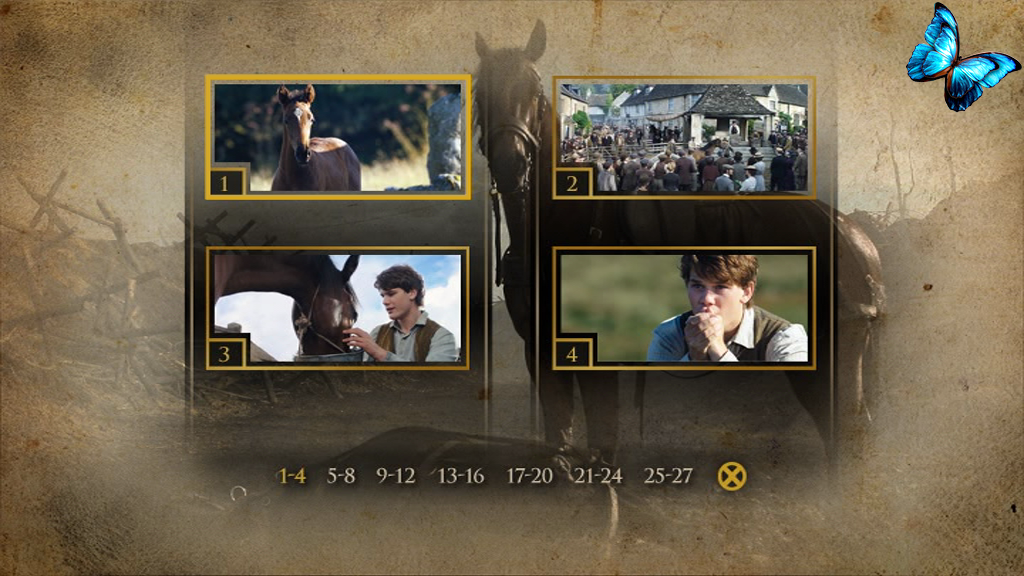Select the 17-20 scene range

(x=529, y=476)
